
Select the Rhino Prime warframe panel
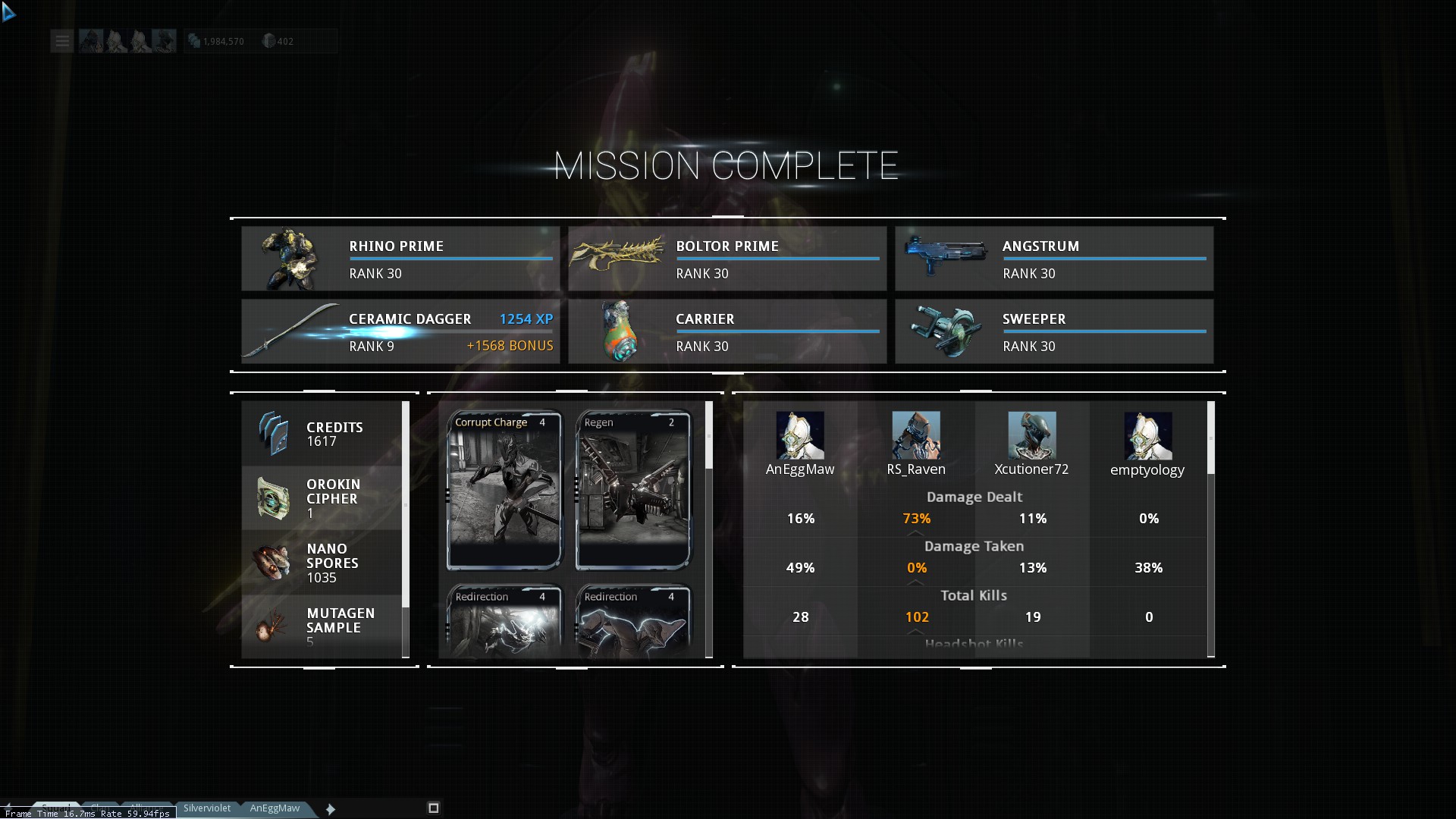[400, 259]
